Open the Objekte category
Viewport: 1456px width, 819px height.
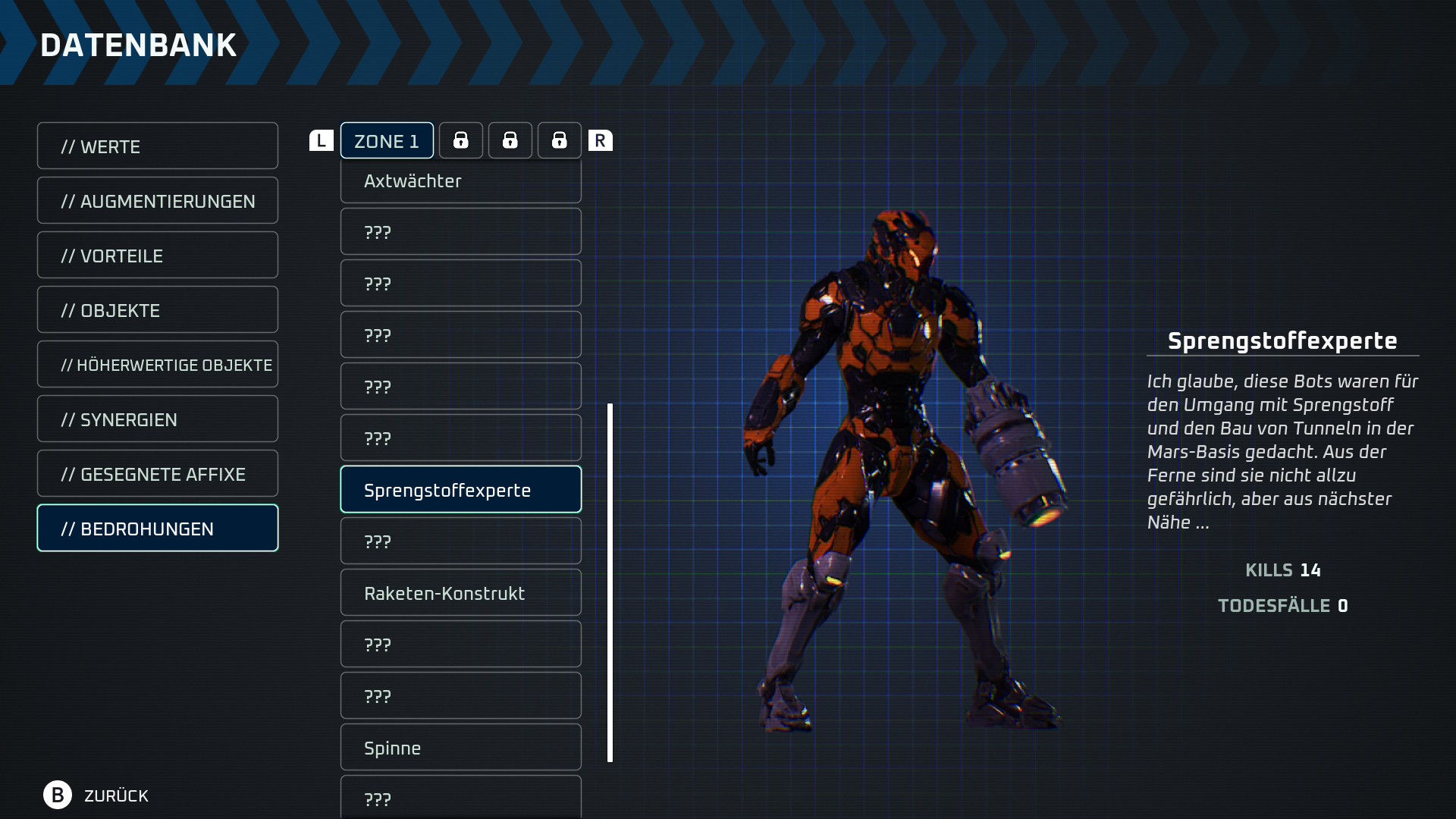(157, 310)
